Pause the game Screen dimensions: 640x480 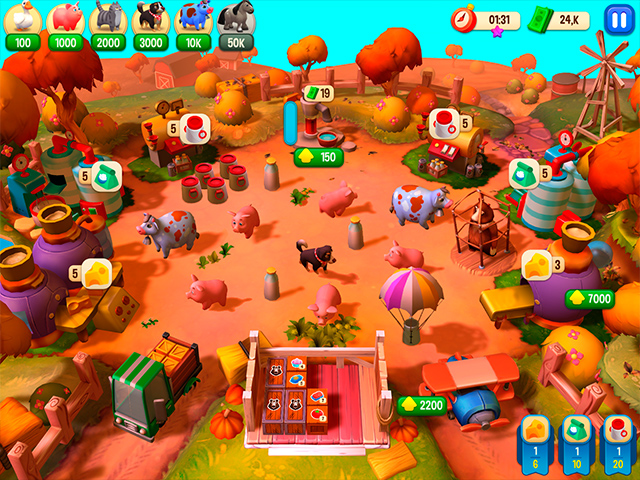(617, 19)
